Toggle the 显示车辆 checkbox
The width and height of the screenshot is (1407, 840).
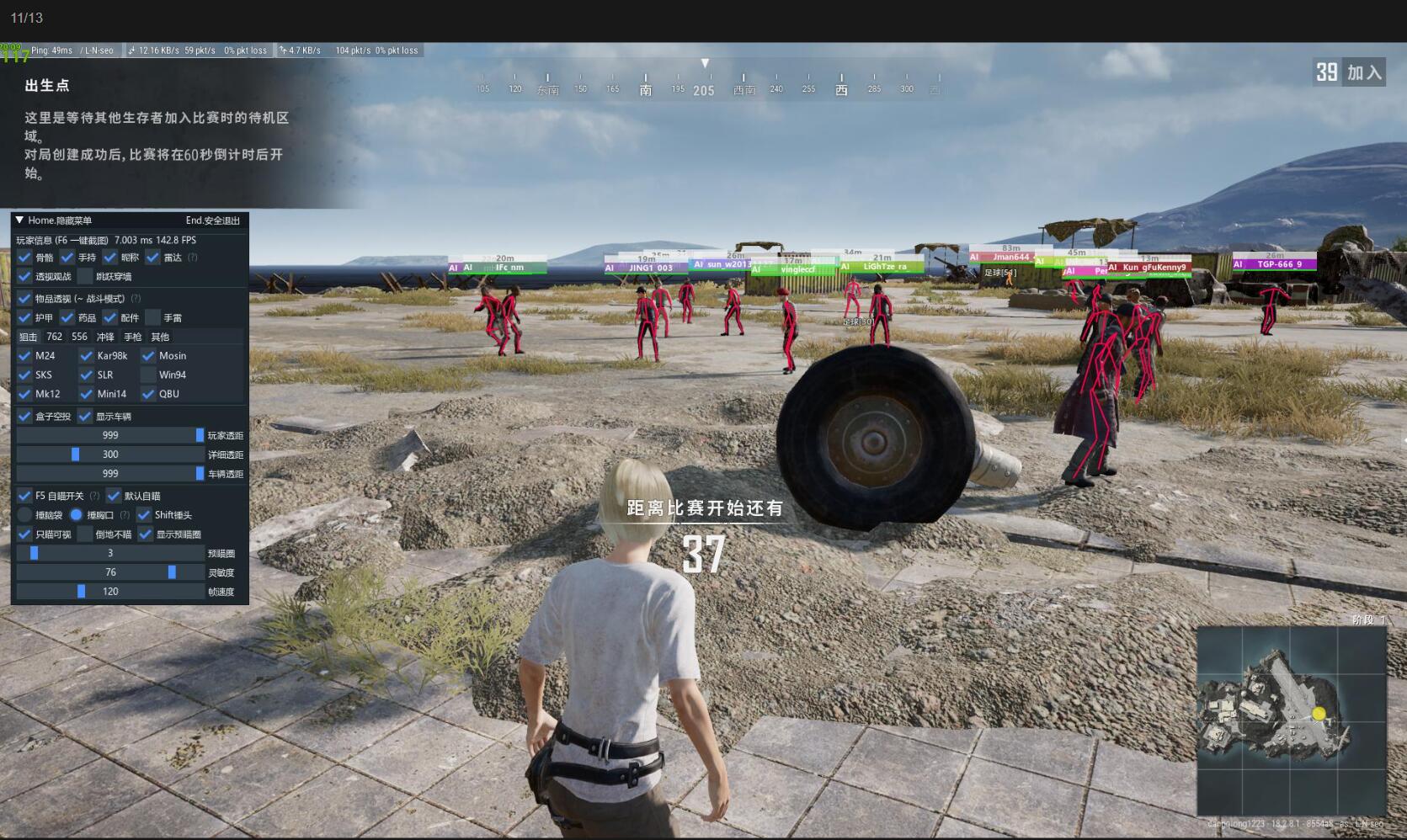[x=85, y=417]
